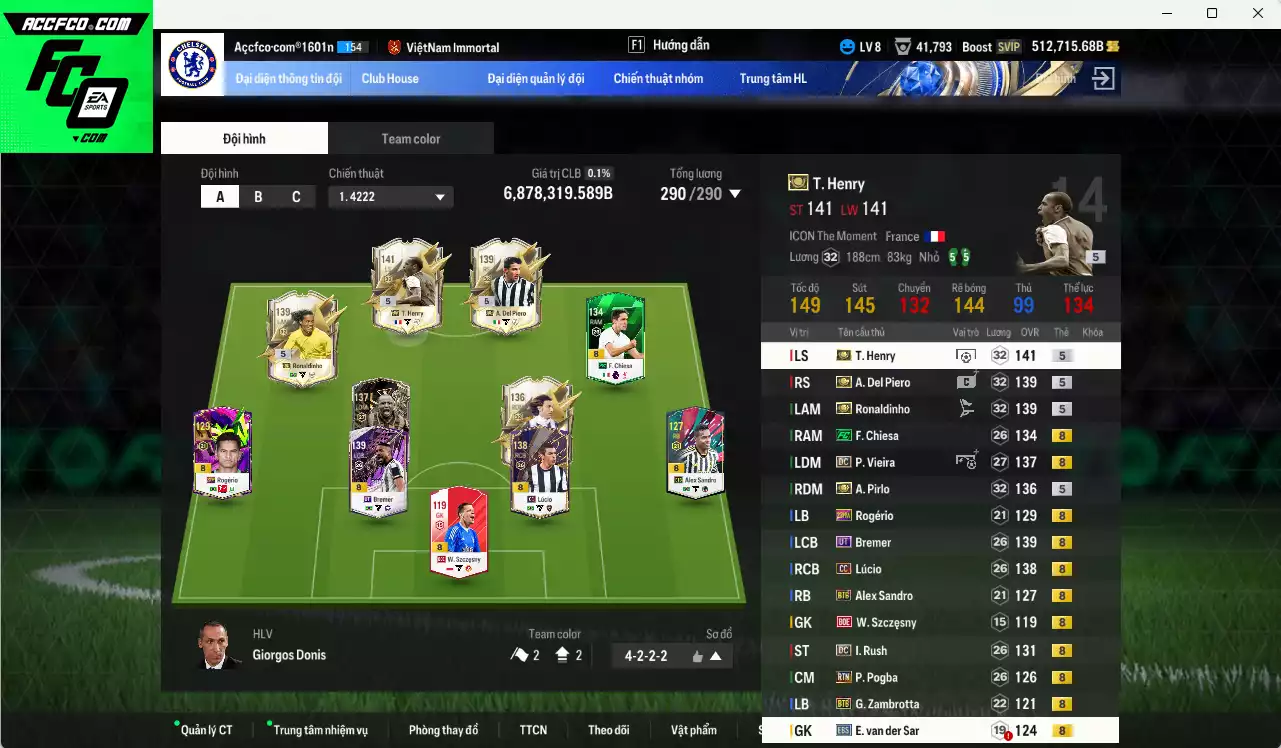Image resolution: width=1281 pixels, height=748 pixels.
Task: Click the ACCFCO.COM logo
Action: point(76,22)
